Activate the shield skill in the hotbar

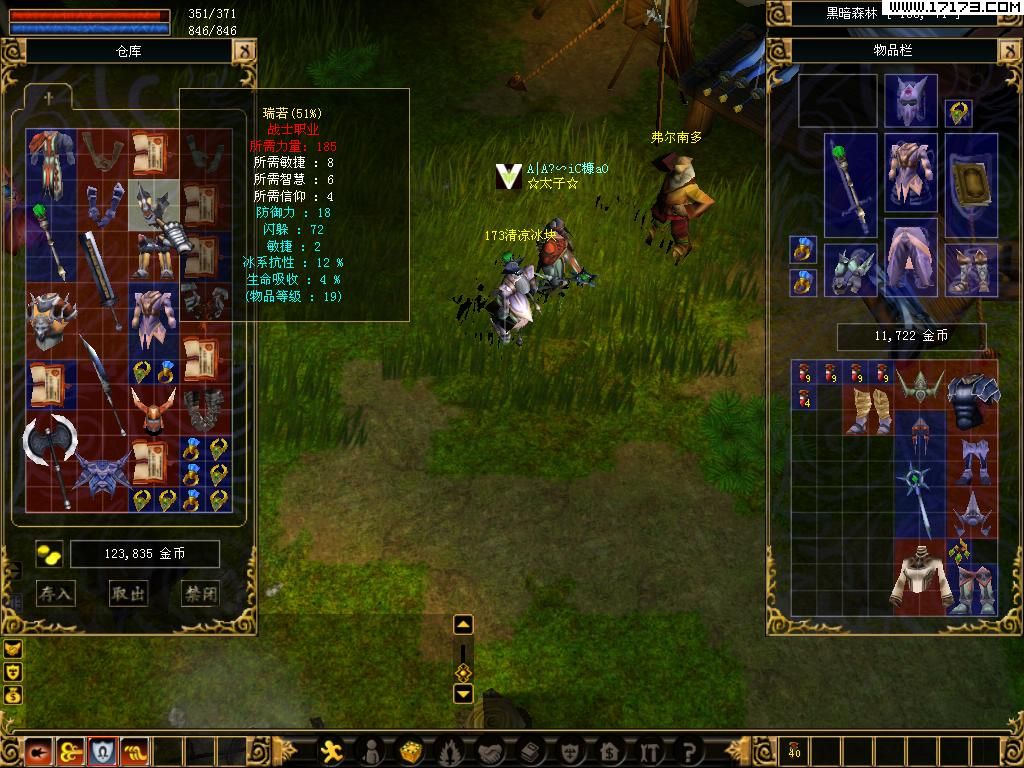(102, 750)
